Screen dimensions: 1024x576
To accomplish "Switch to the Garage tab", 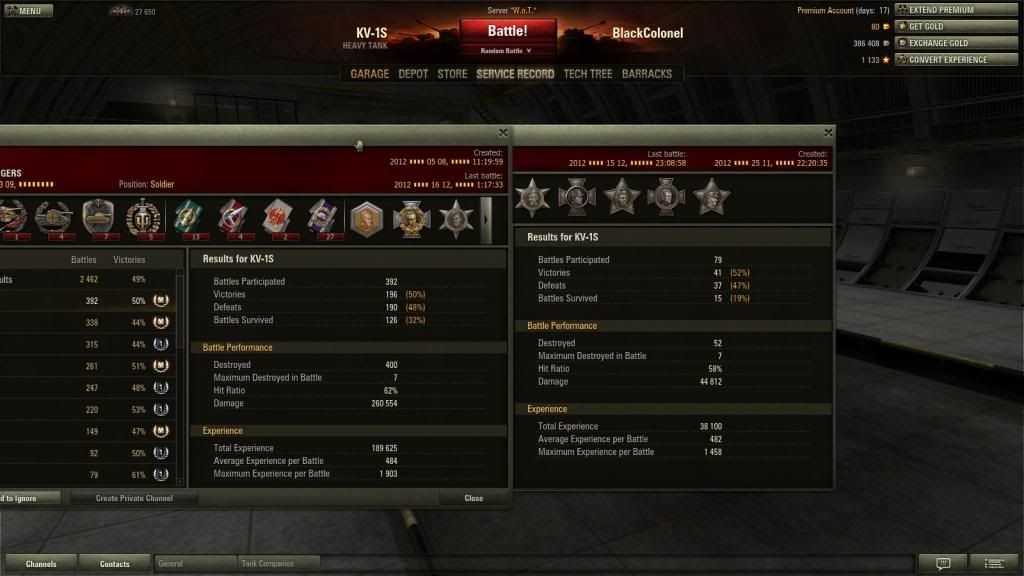I will coord(369,74).
